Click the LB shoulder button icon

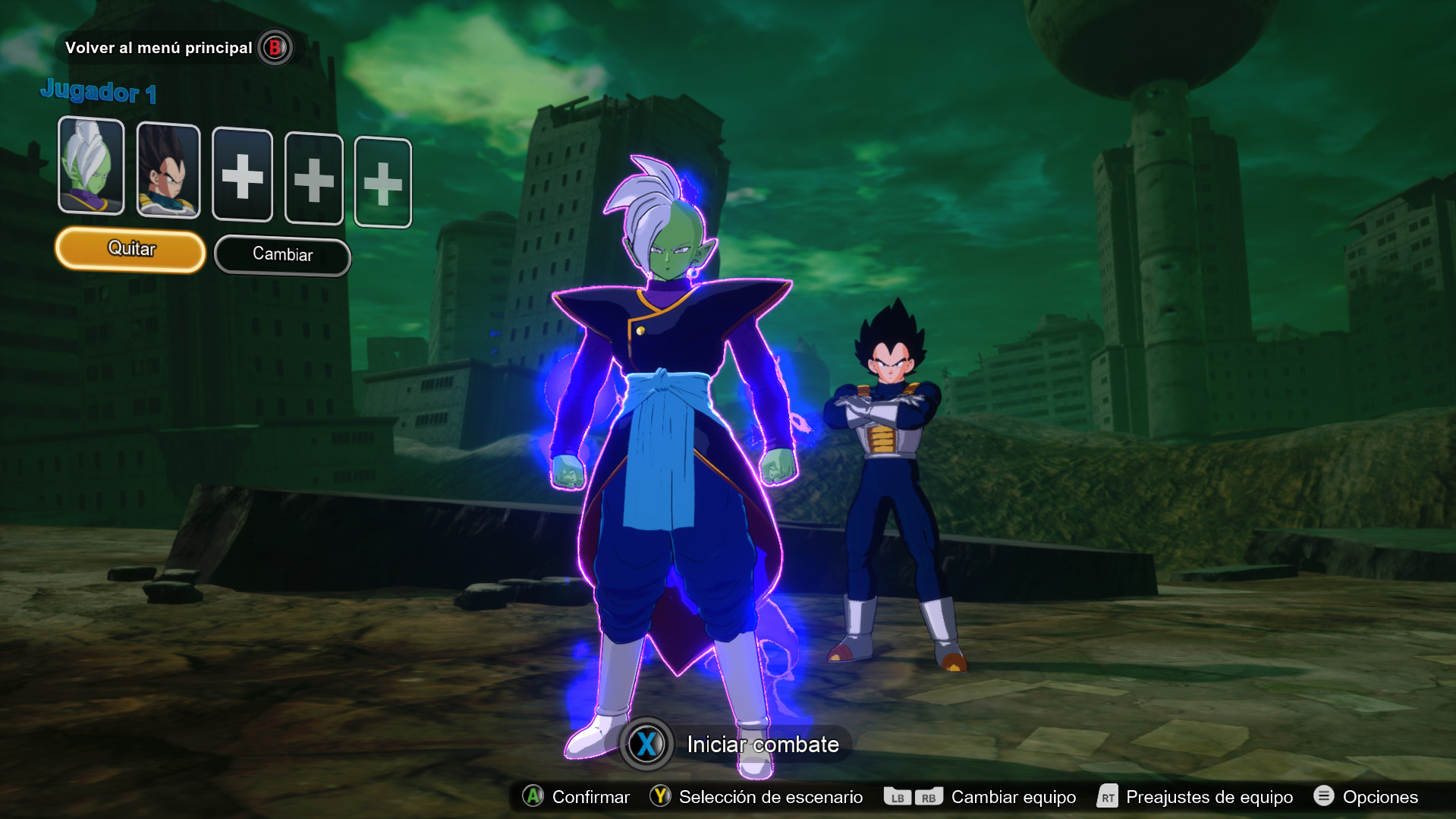[x=898, y=797]
